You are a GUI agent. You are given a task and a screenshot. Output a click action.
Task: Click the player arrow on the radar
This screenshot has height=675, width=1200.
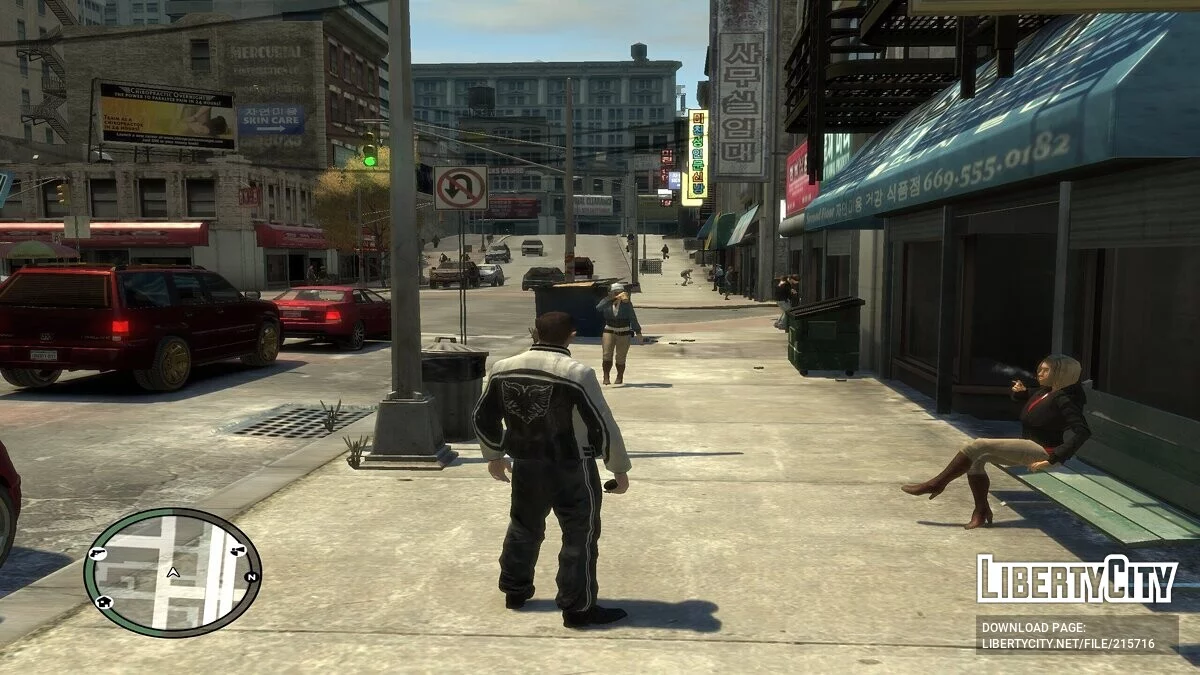click(173, 573)
